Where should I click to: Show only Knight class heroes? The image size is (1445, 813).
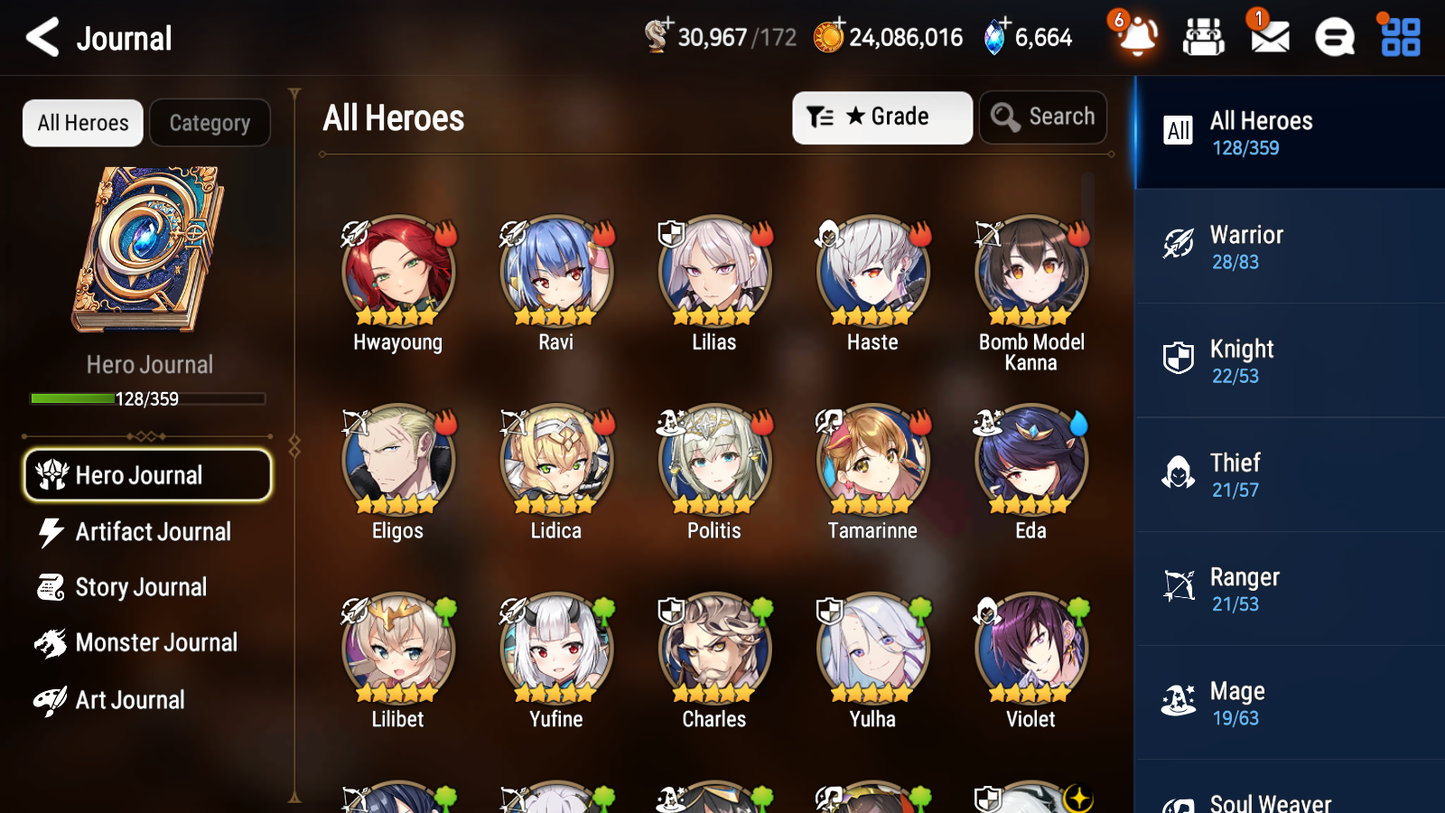[1289, 361]
